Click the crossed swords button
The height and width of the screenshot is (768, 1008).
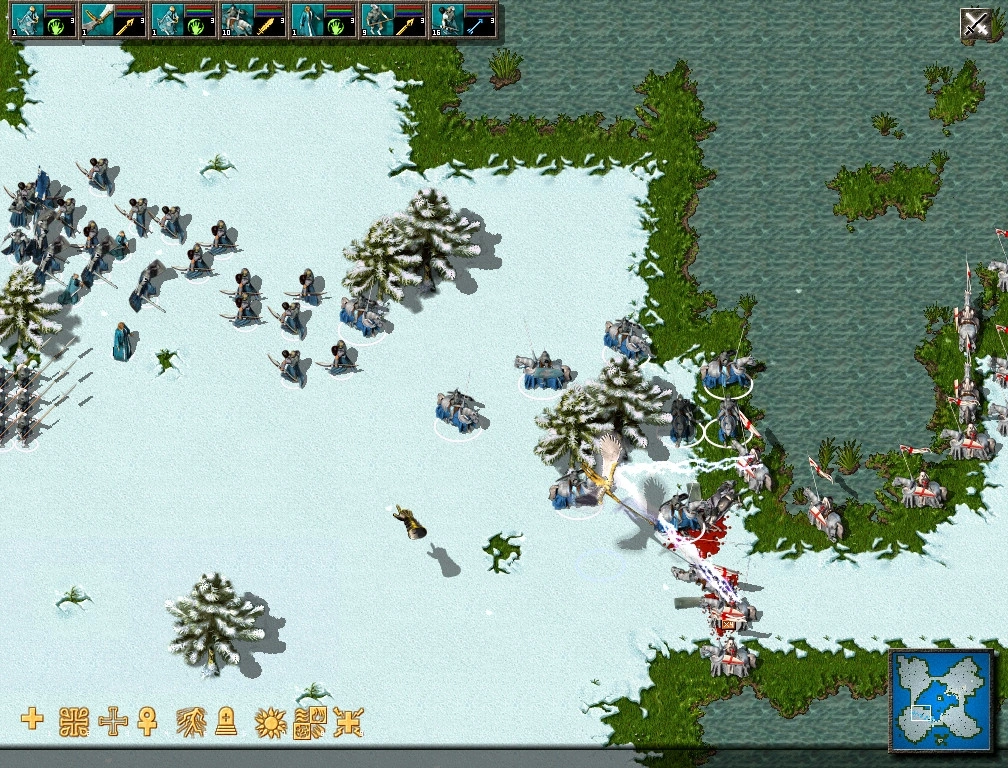(975, 23)
